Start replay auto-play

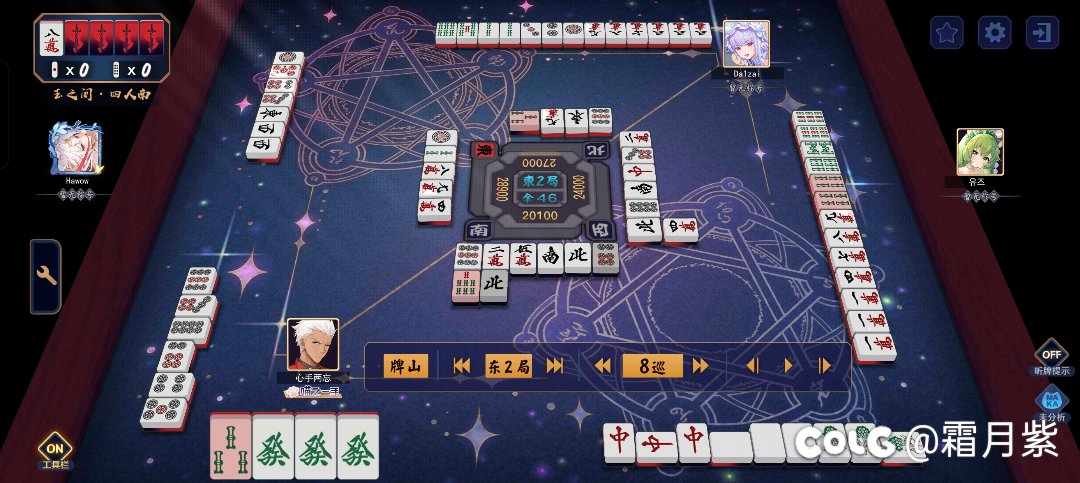click(789, 367)
